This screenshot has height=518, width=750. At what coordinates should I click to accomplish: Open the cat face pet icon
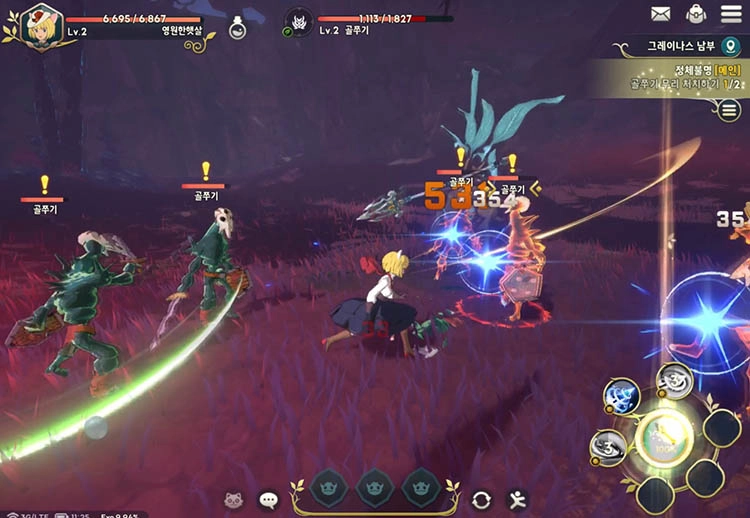pos(235,498)
